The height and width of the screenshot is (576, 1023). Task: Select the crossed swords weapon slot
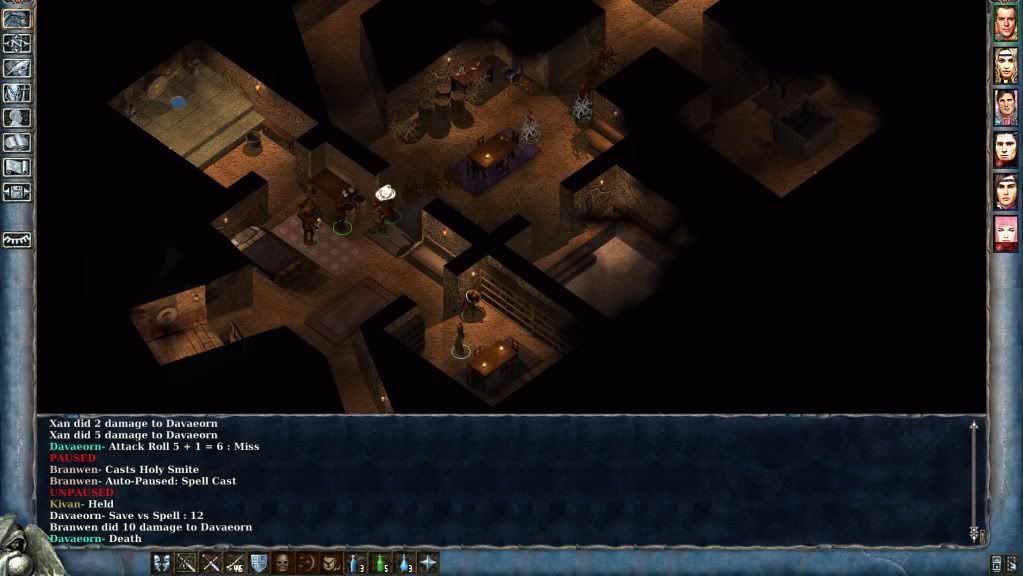(x=211, y=563)
